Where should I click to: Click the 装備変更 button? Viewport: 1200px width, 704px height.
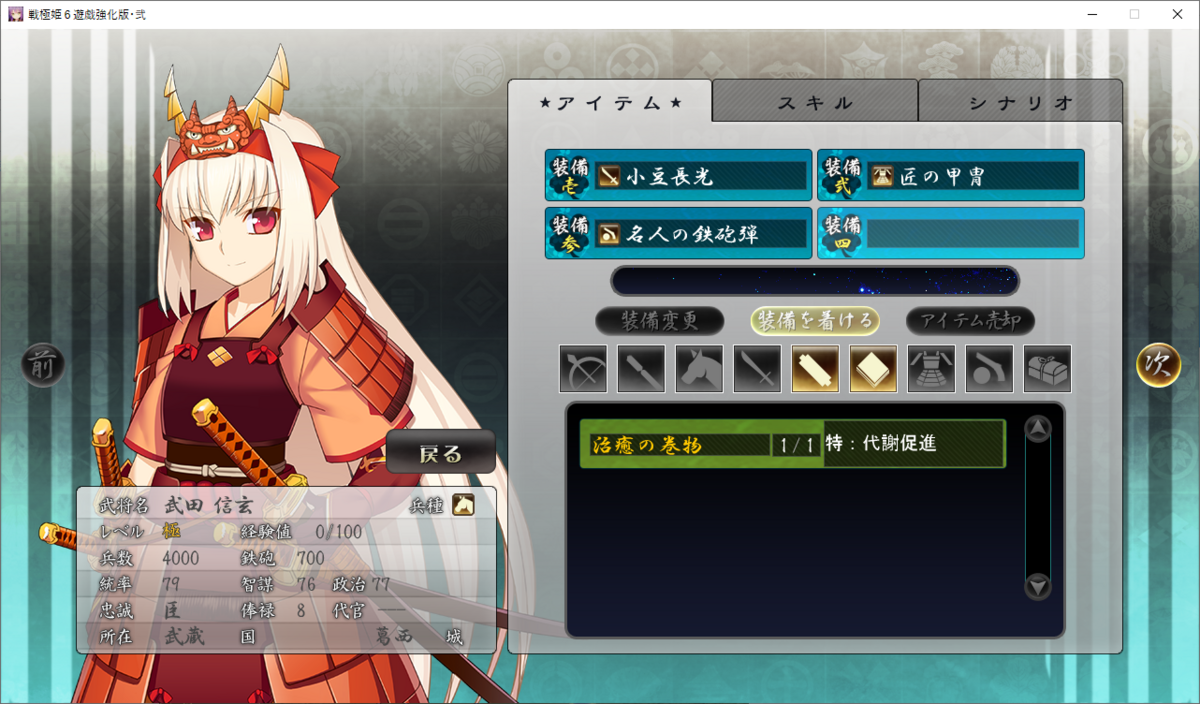659,321
